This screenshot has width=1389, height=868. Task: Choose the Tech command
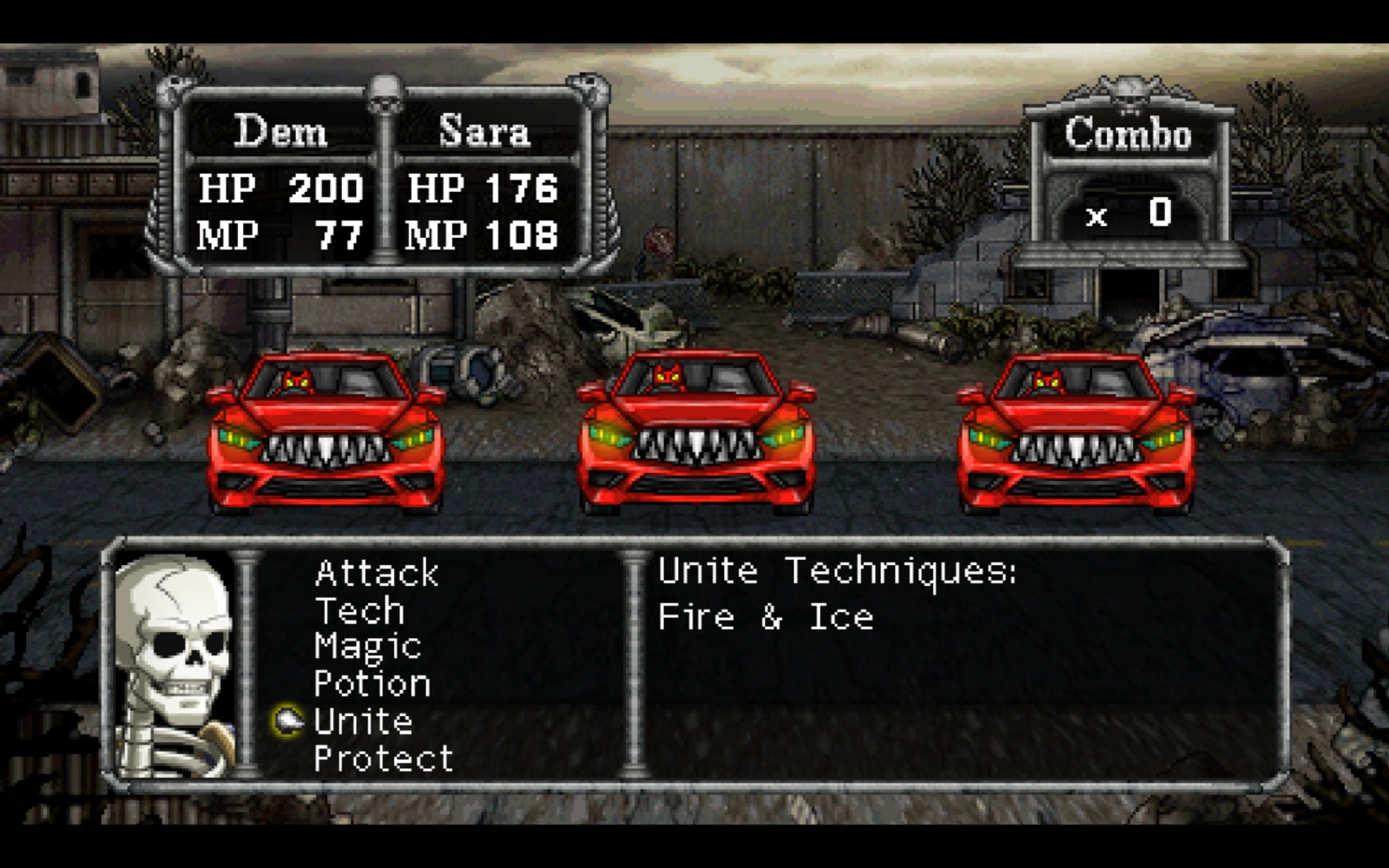[359, 611]
